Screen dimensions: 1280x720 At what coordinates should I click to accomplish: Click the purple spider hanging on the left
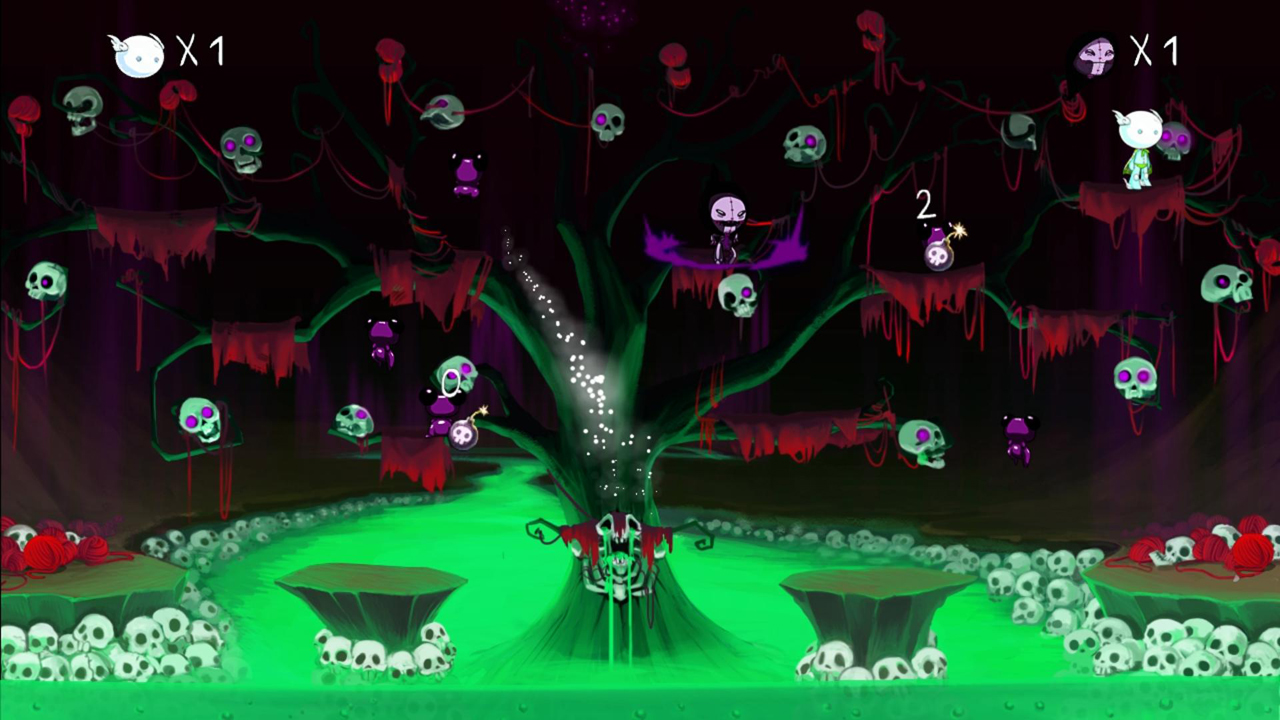click(383, 338)
